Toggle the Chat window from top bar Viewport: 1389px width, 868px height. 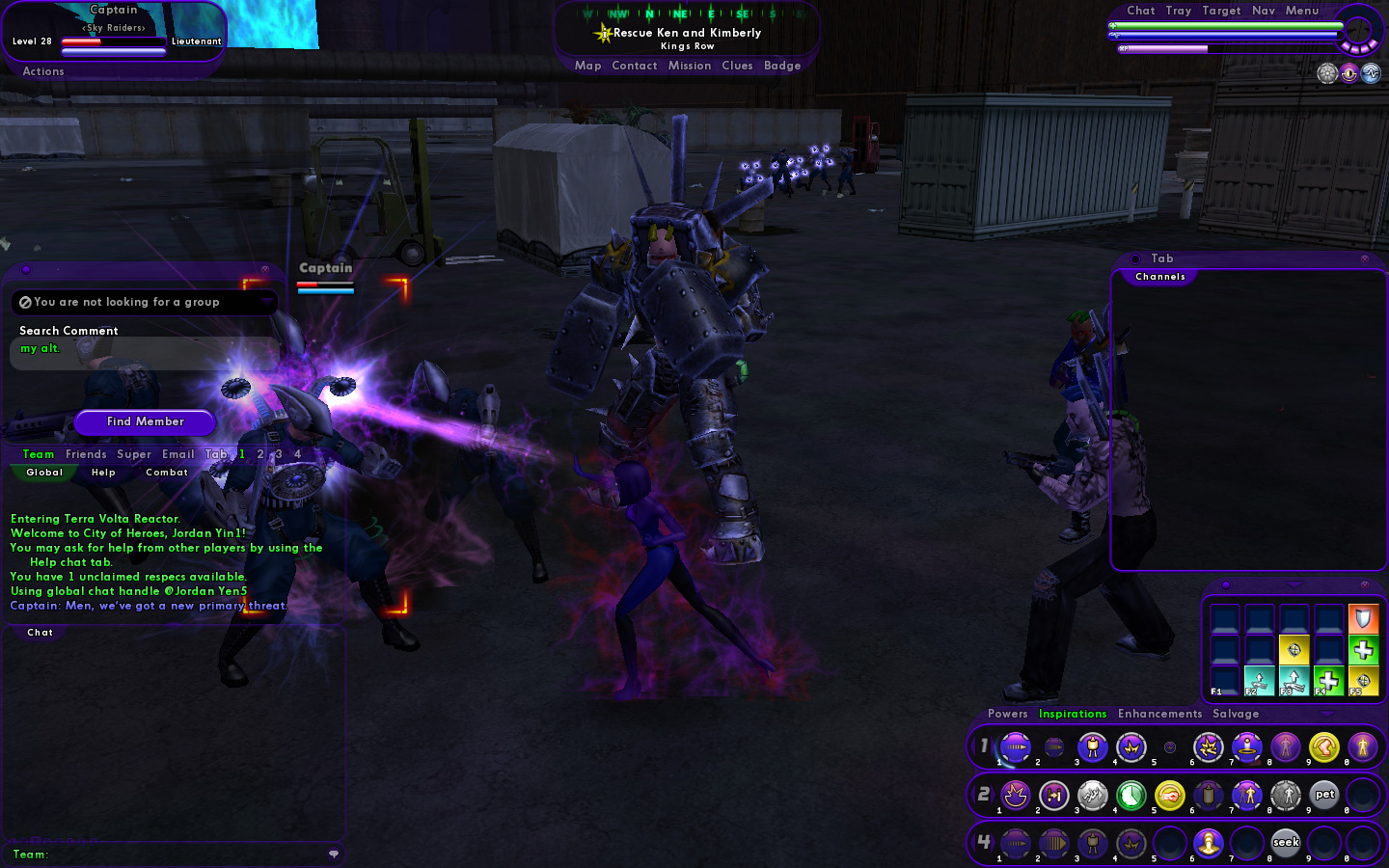(1140, 11)
